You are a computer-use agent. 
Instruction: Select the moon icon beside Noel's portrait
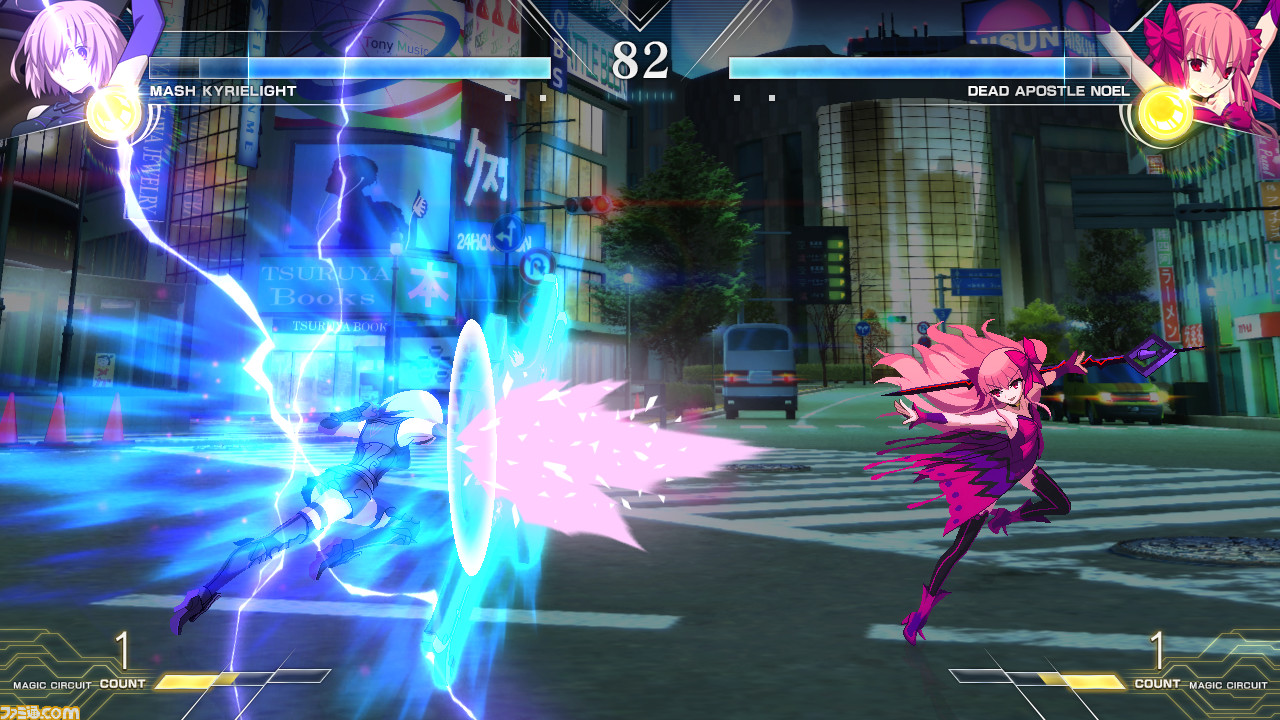tap(1165, 112)
